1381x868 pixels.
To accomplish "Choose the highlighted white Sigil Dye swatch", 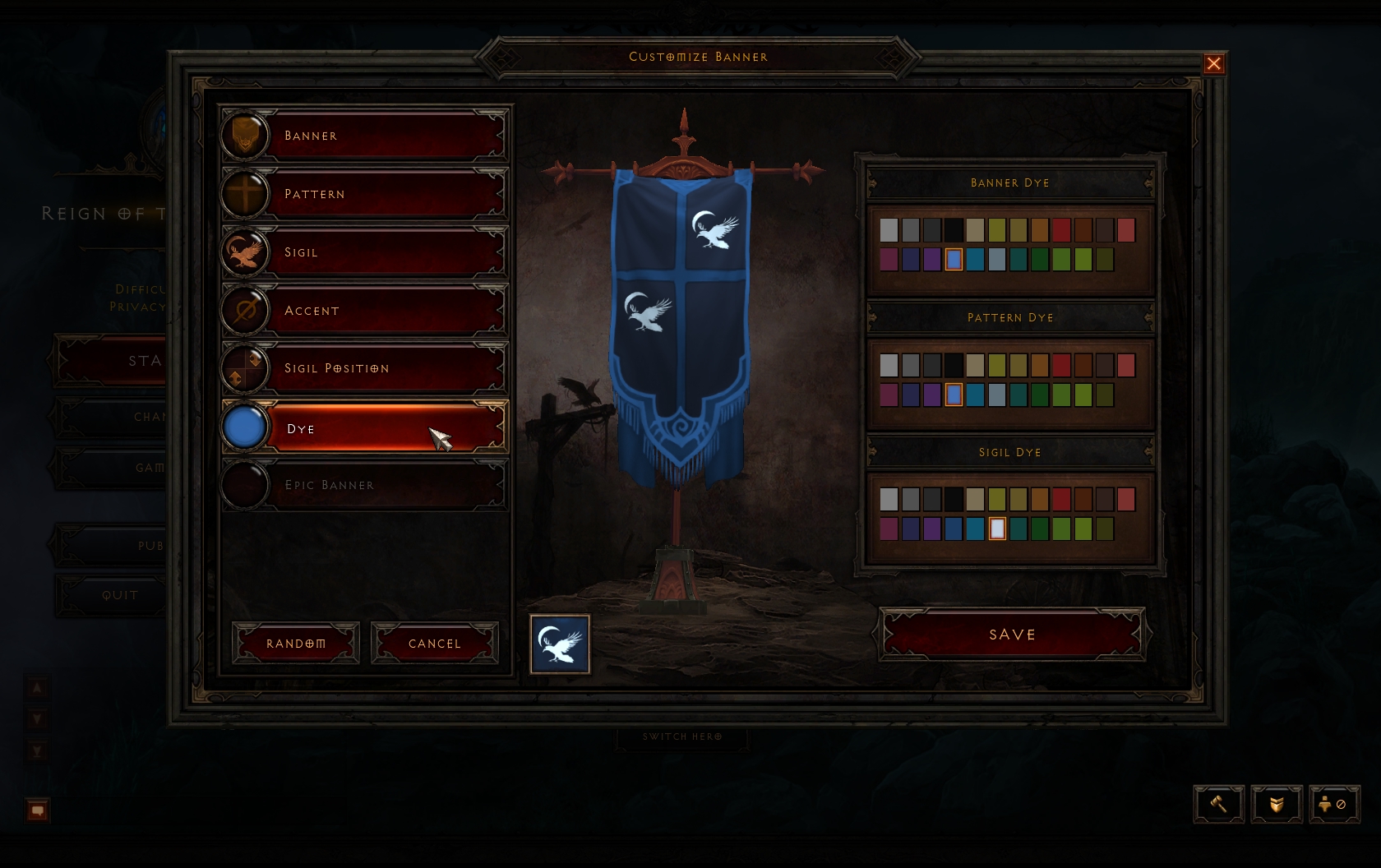I will pyautogui.click(x=997, y=529).
